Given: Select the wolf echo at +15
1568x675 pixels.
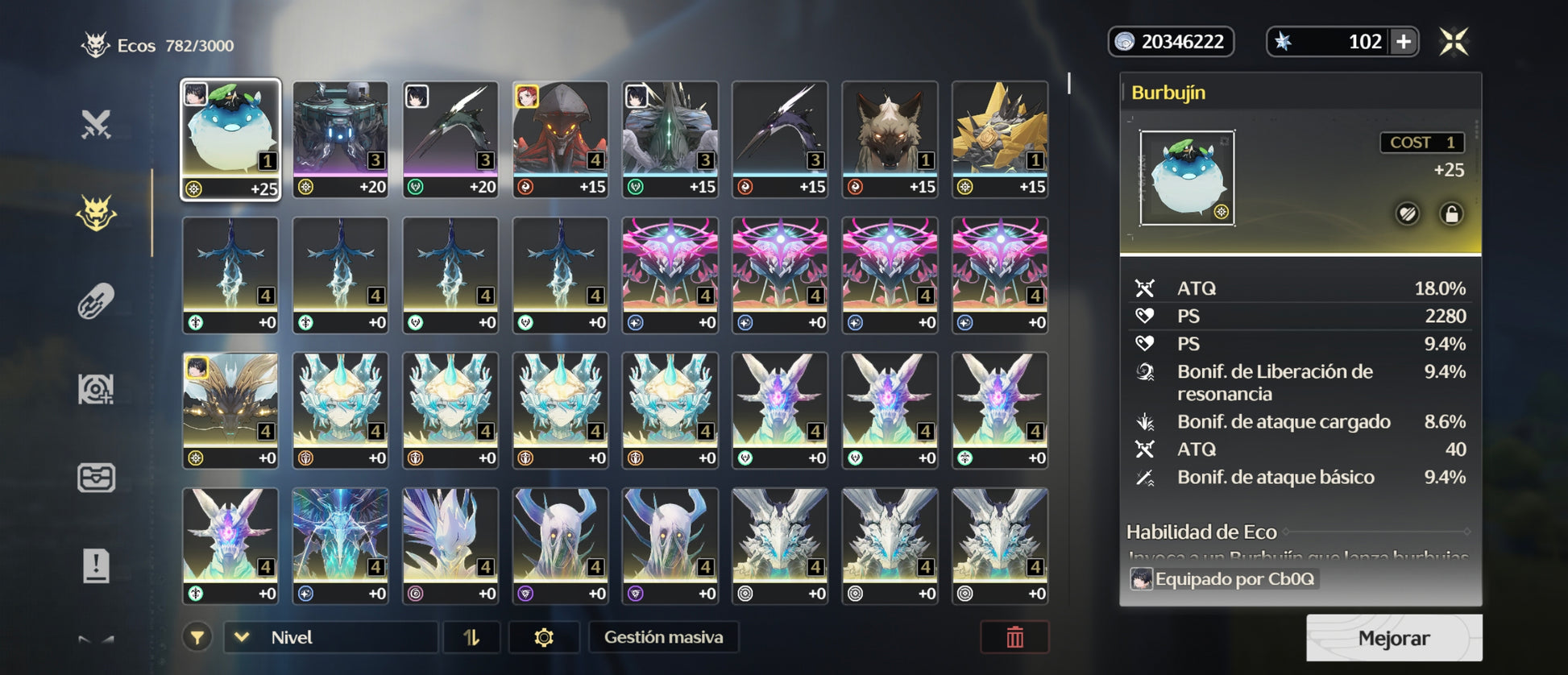Looking at the screenshot, I should pos(890,139).
